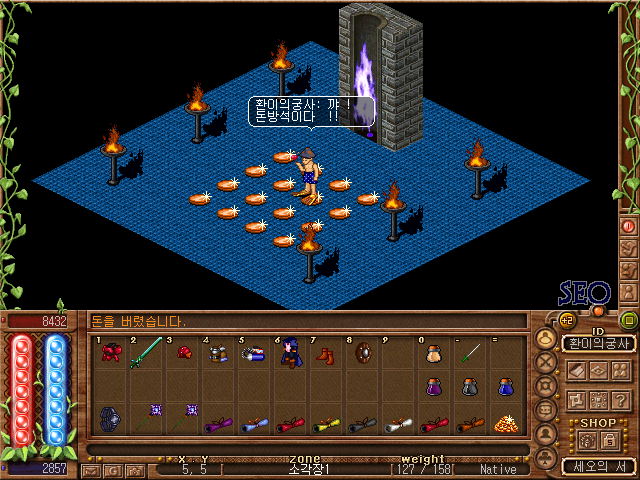Click the red power button on right edge

628,227
